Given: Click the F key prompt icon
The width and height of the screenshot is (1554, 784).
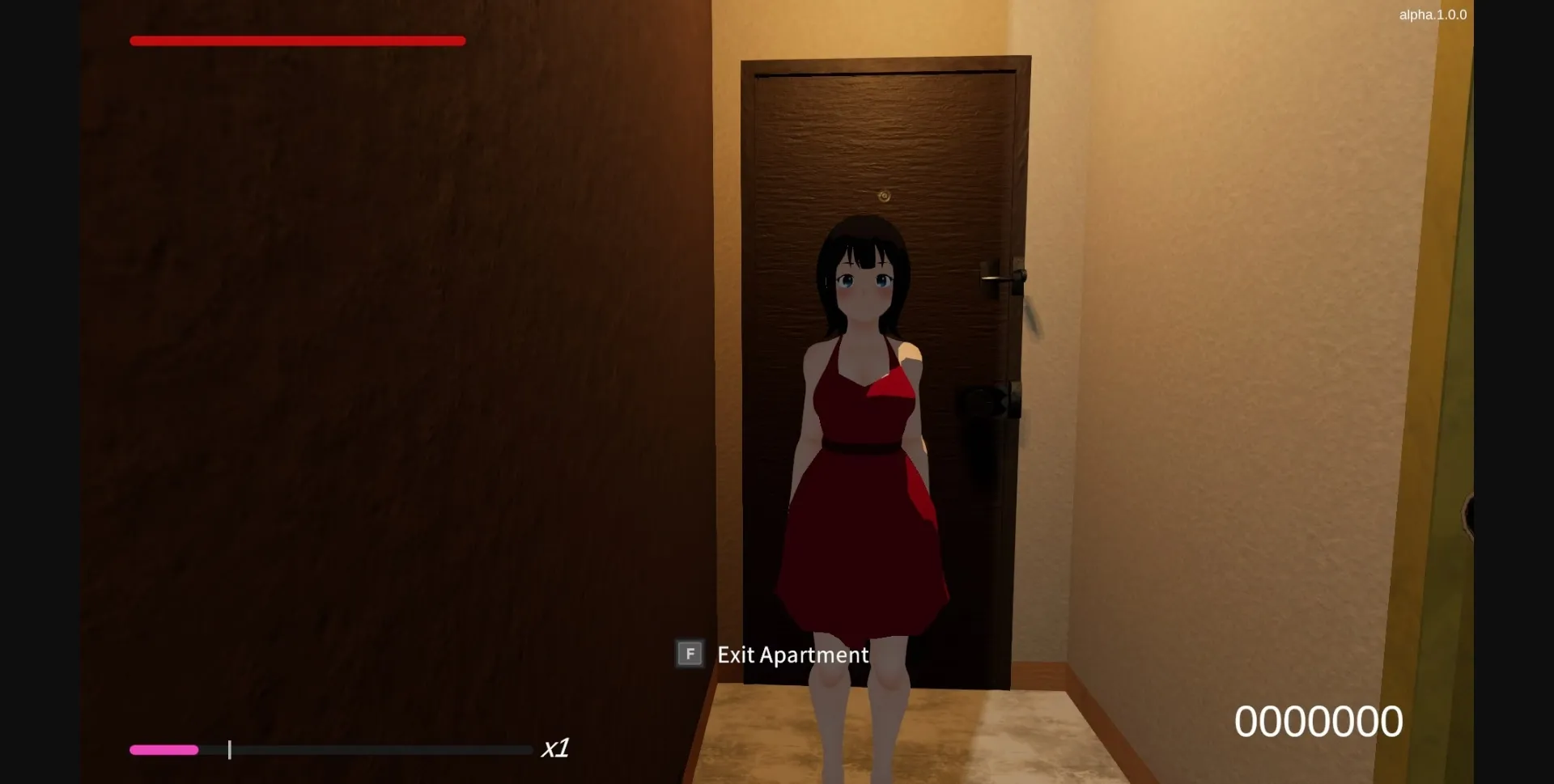Looking at the screenshot, I should [689, 654].
